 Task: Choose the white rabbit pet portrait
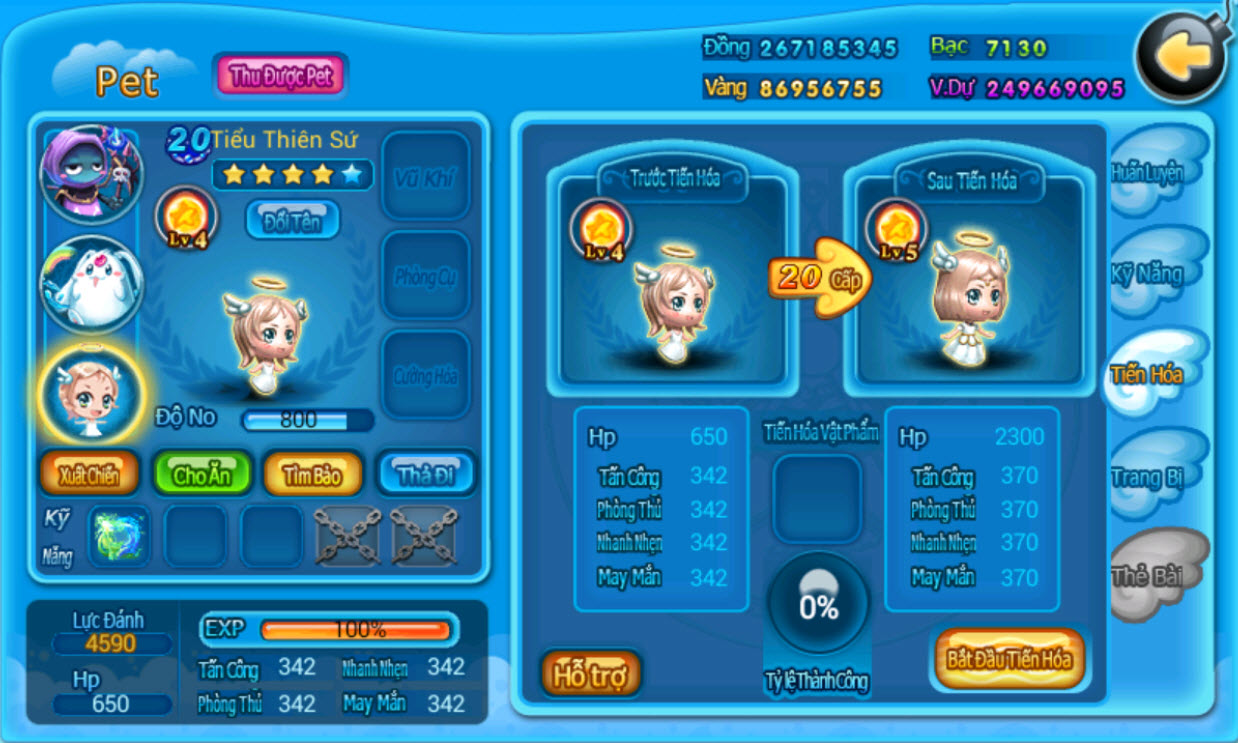(91, 286)
